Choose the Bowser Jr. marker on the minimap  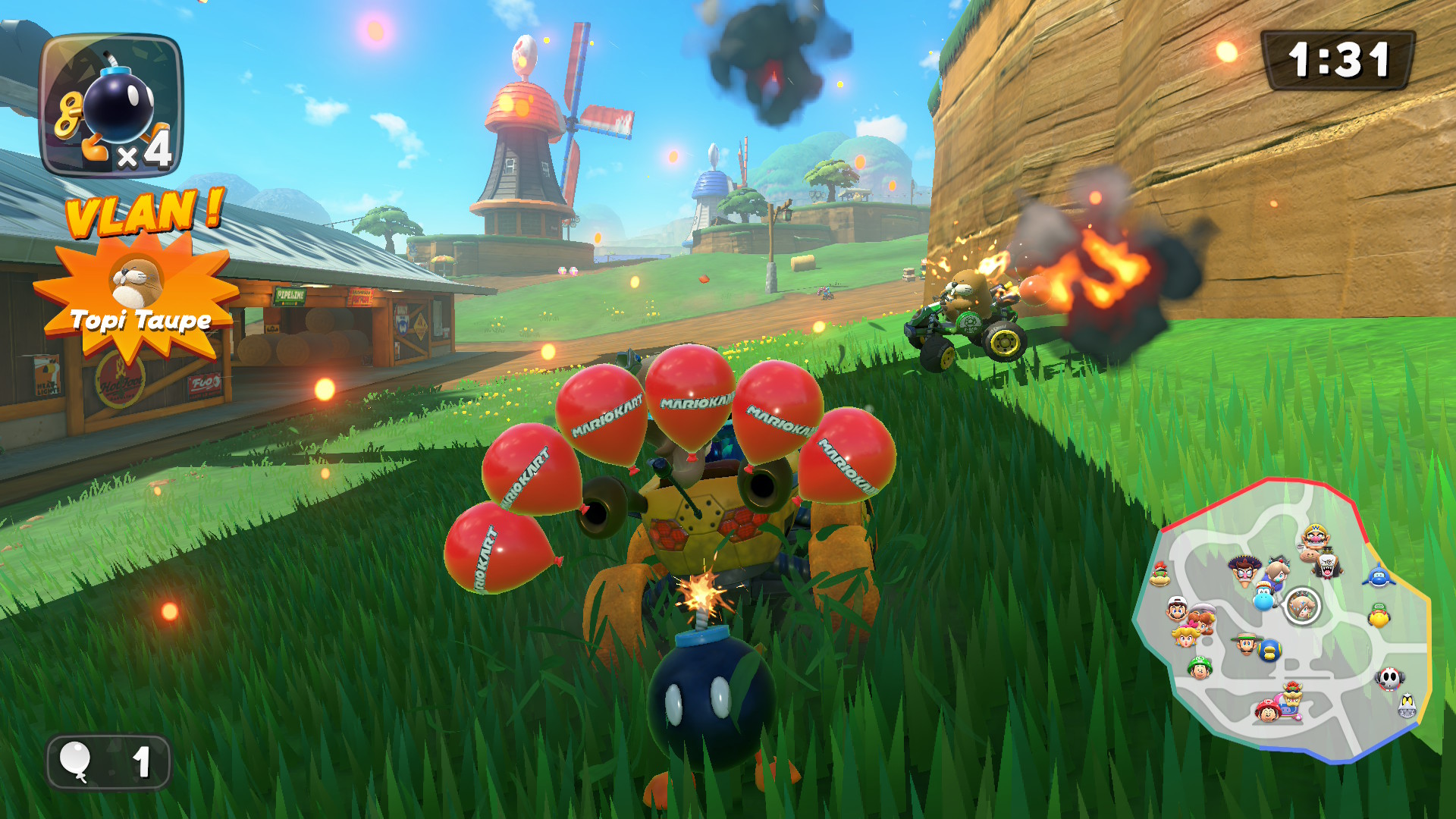coord(1159,575)
